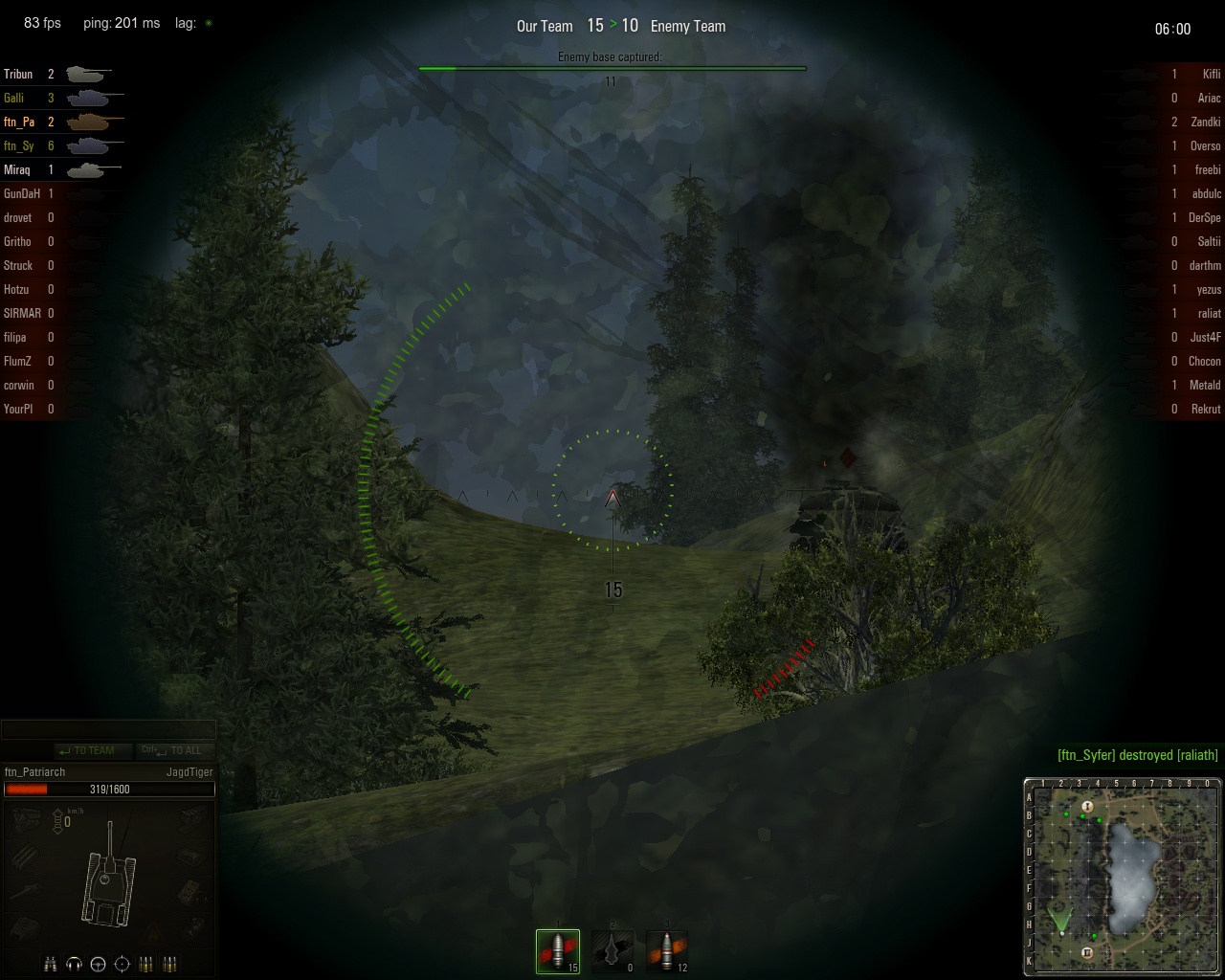The height and width of the screenshot is (980, 1225).
Task: Select enemy Zandki in the enemy list
Action: point(1205,122)
